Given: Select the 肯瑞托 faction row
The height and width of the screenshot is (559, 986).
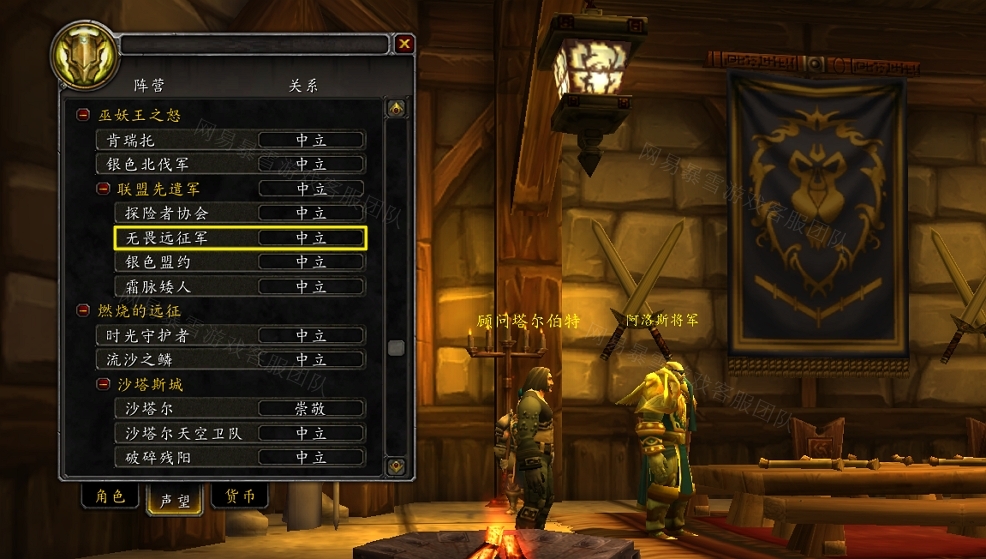Looking at the screenshot, I should point(230,140).
